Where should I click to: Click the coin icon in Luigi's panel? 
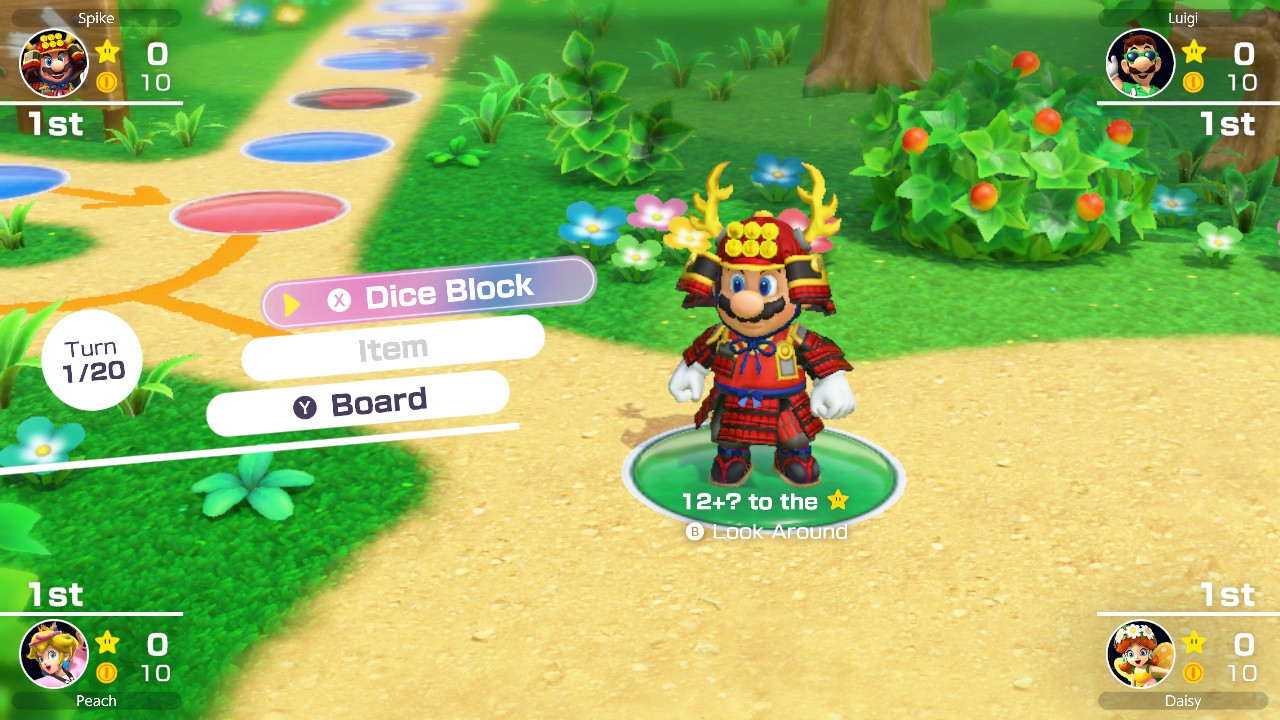[1192, 82]
